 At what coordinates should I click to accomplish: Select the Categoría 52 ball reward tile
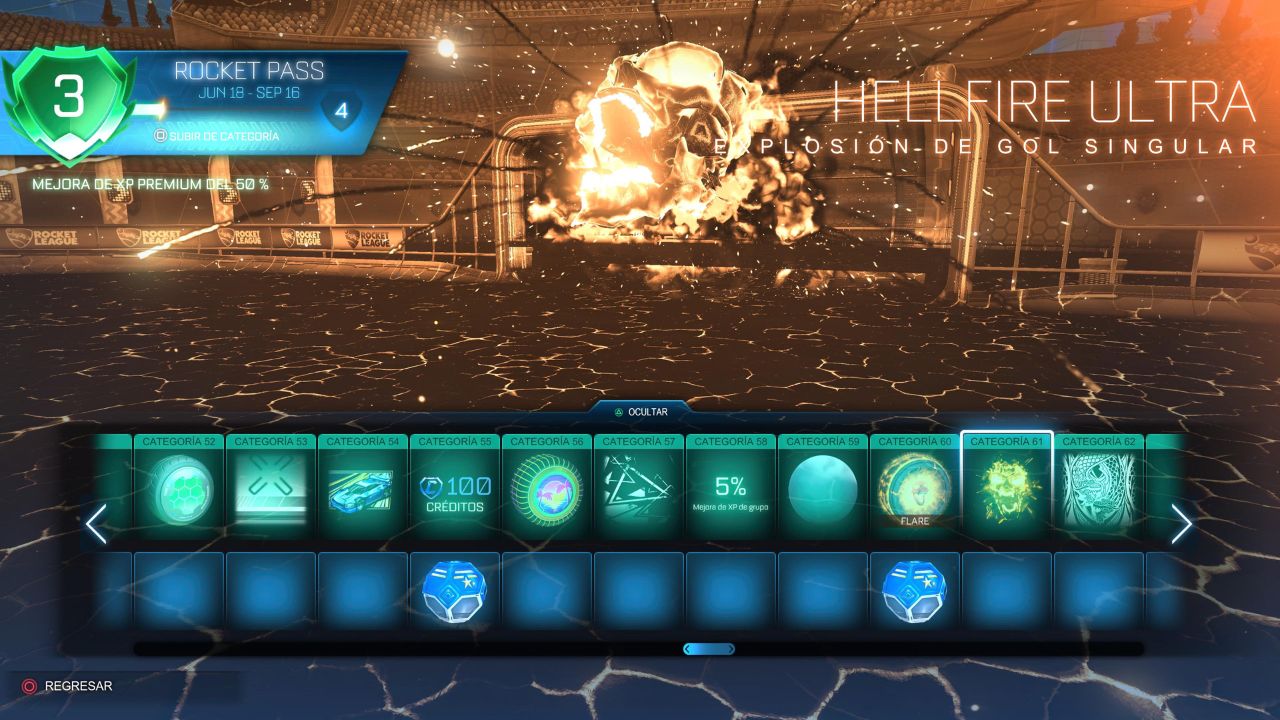(179, 490)
